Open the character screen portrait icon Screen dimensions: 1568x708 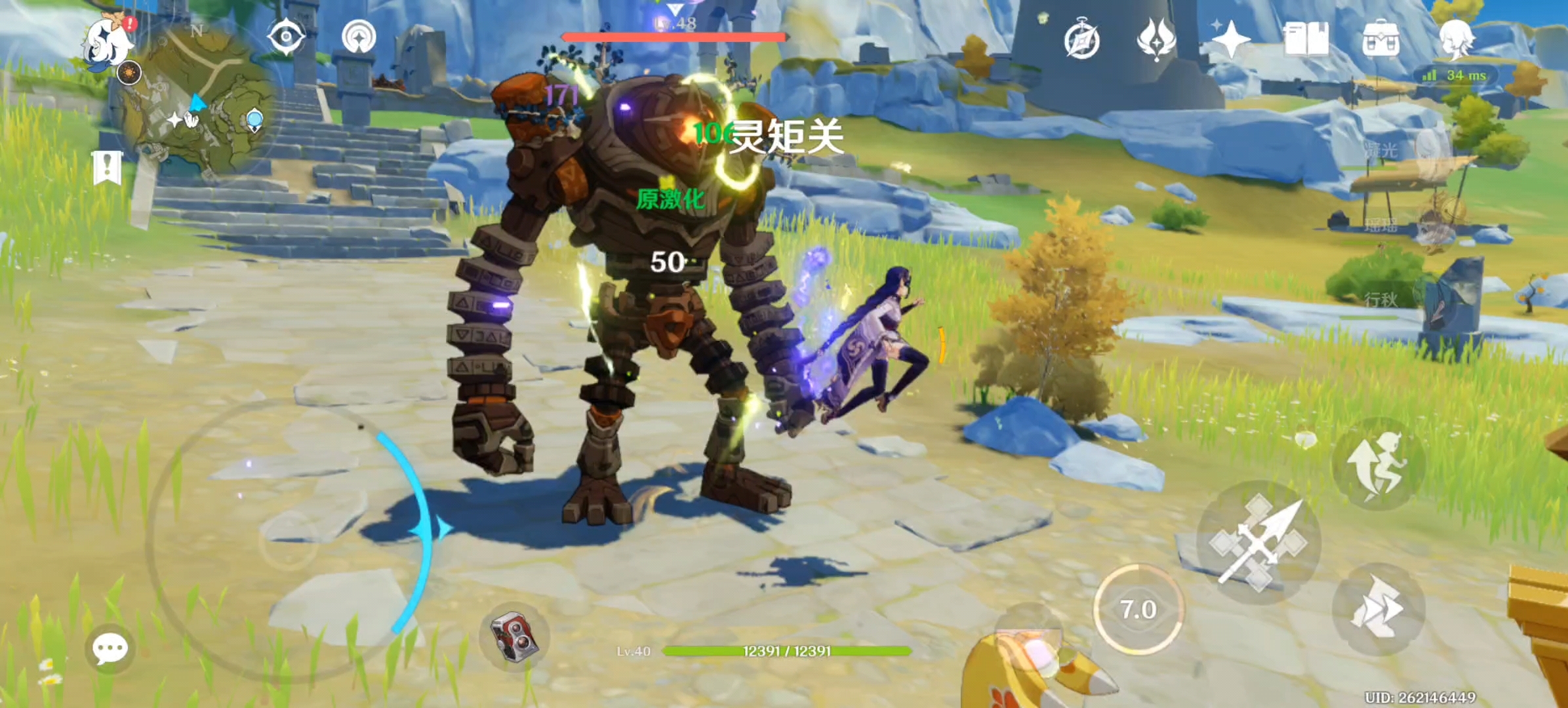1455,39
